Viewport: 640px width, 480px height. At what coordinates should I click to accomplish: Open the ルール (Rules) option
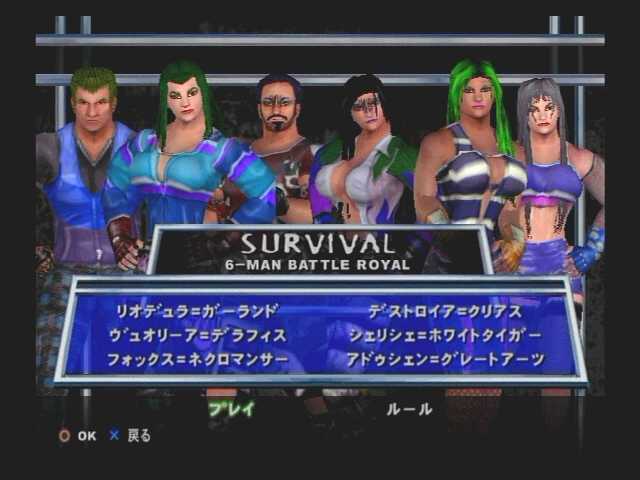(x=409, y=408)
